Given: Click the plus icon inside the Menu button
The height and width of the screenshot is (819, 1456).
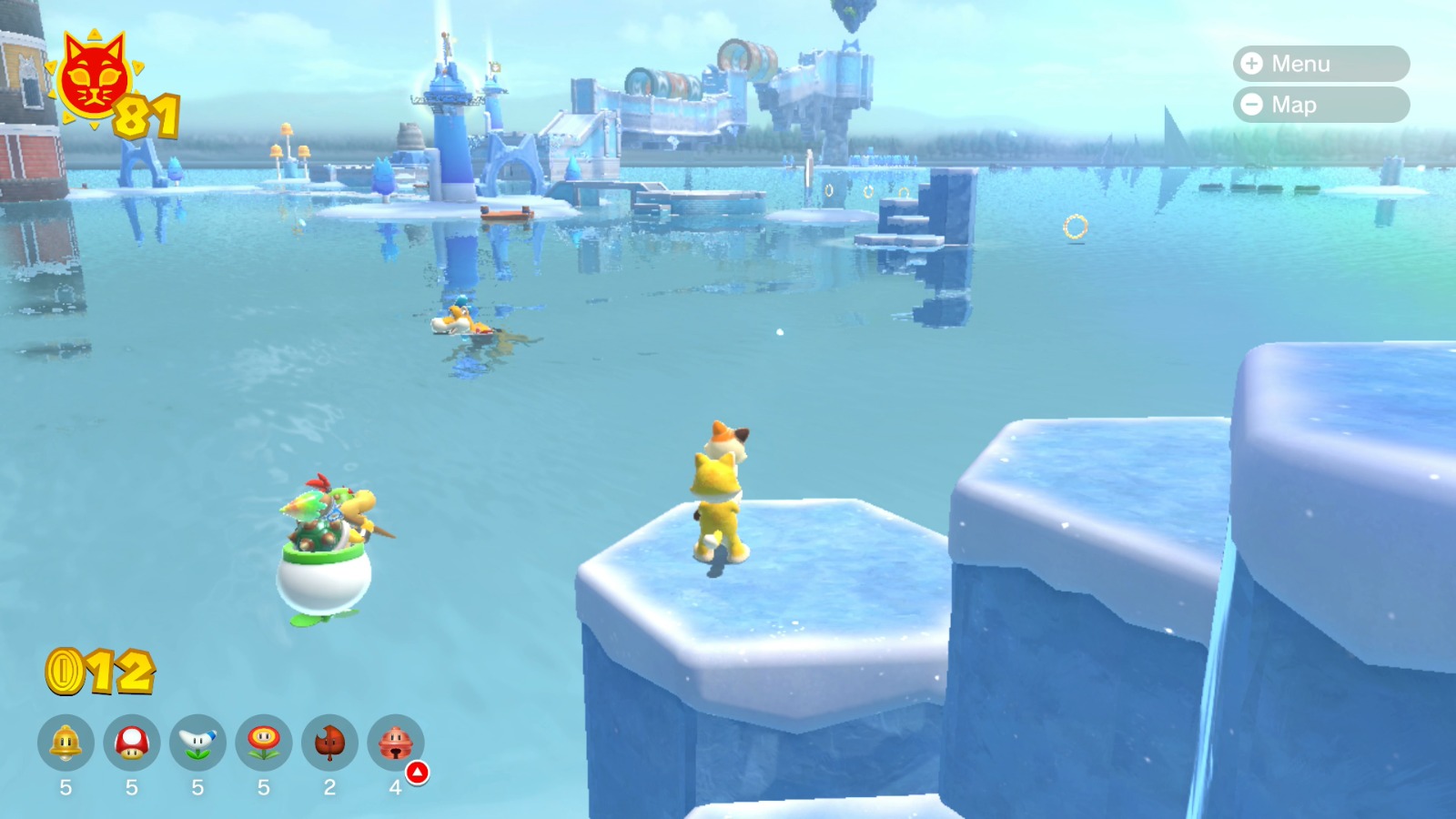Looking at the screenshot, I should tap(1252, 64).
